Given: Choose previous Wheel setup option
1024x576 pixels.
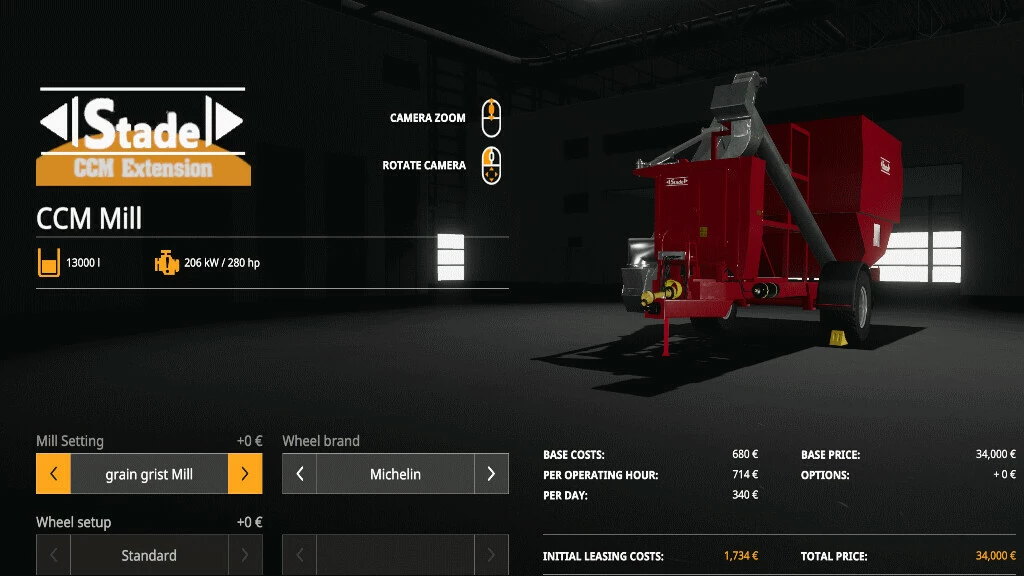Looking at the screenshot, I should 53,555.
